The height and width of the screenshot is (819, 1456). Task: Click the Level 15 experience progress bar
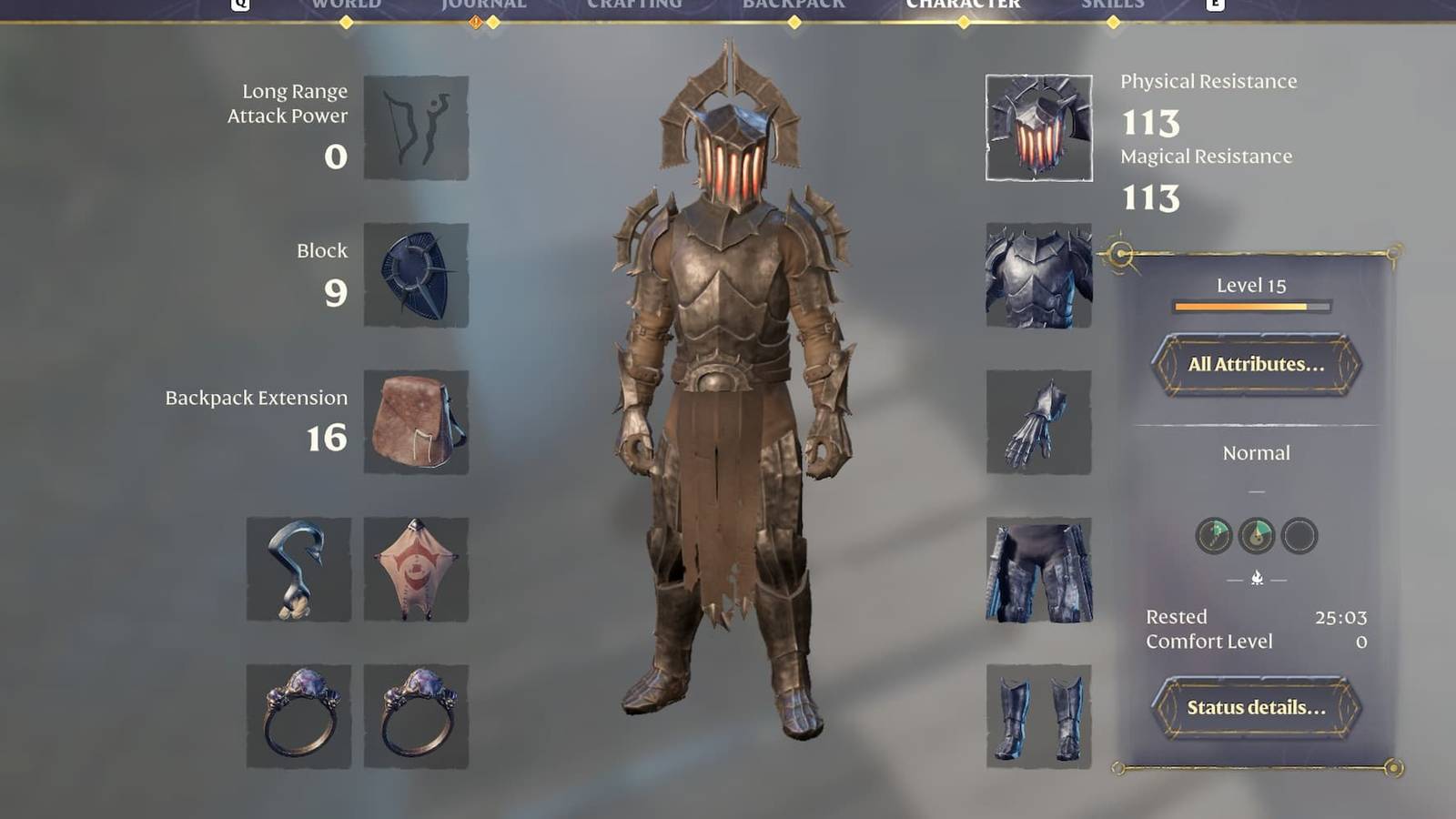[x=1253, y=307]
